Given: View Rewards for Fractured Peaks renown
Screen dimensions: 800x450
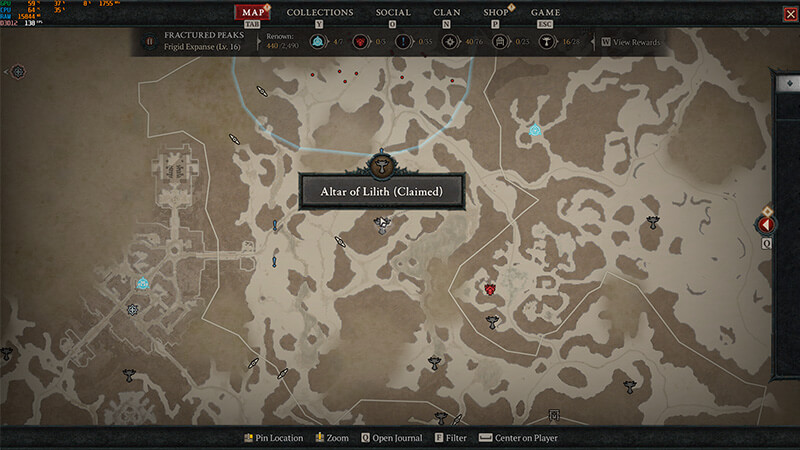Looking at the screenshot, I should point(635,42).
